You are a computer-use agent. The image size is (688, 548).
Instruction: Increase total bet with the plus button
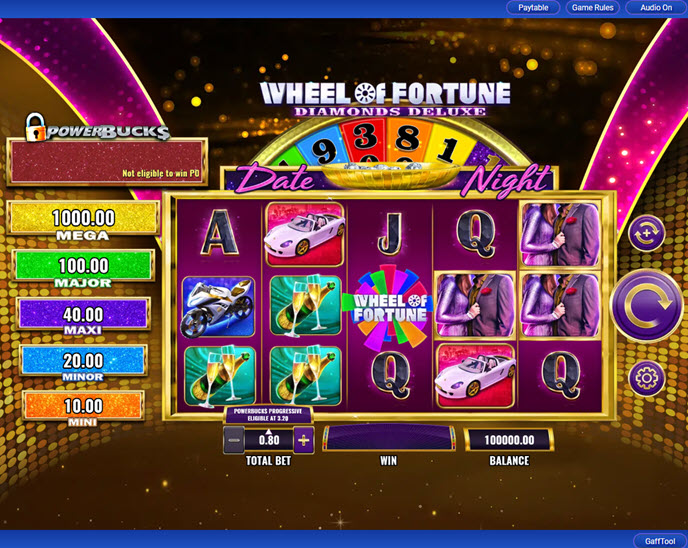(x=304, y=438)
